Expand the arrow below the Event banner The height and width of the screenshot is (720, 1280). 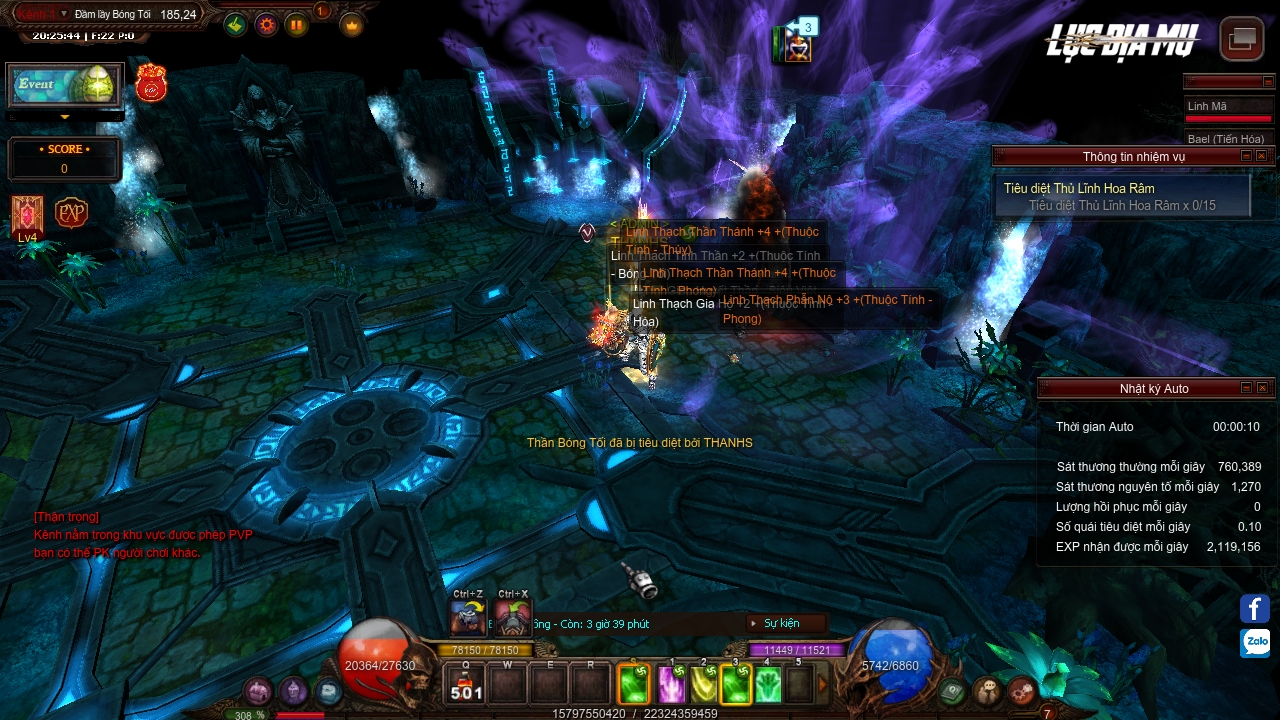[65, 117]
